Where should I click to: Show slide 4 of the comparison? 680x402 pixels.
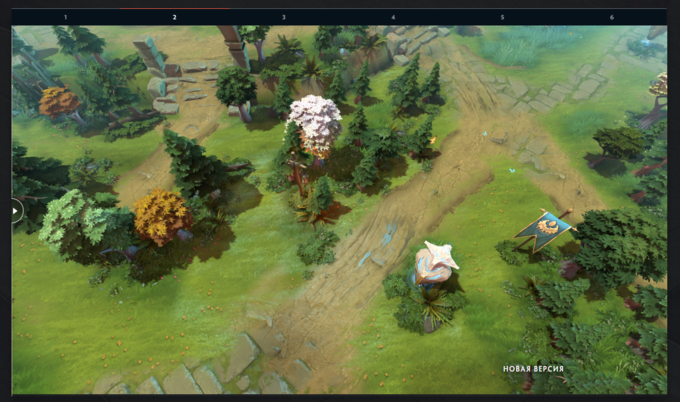pos(393,17)
